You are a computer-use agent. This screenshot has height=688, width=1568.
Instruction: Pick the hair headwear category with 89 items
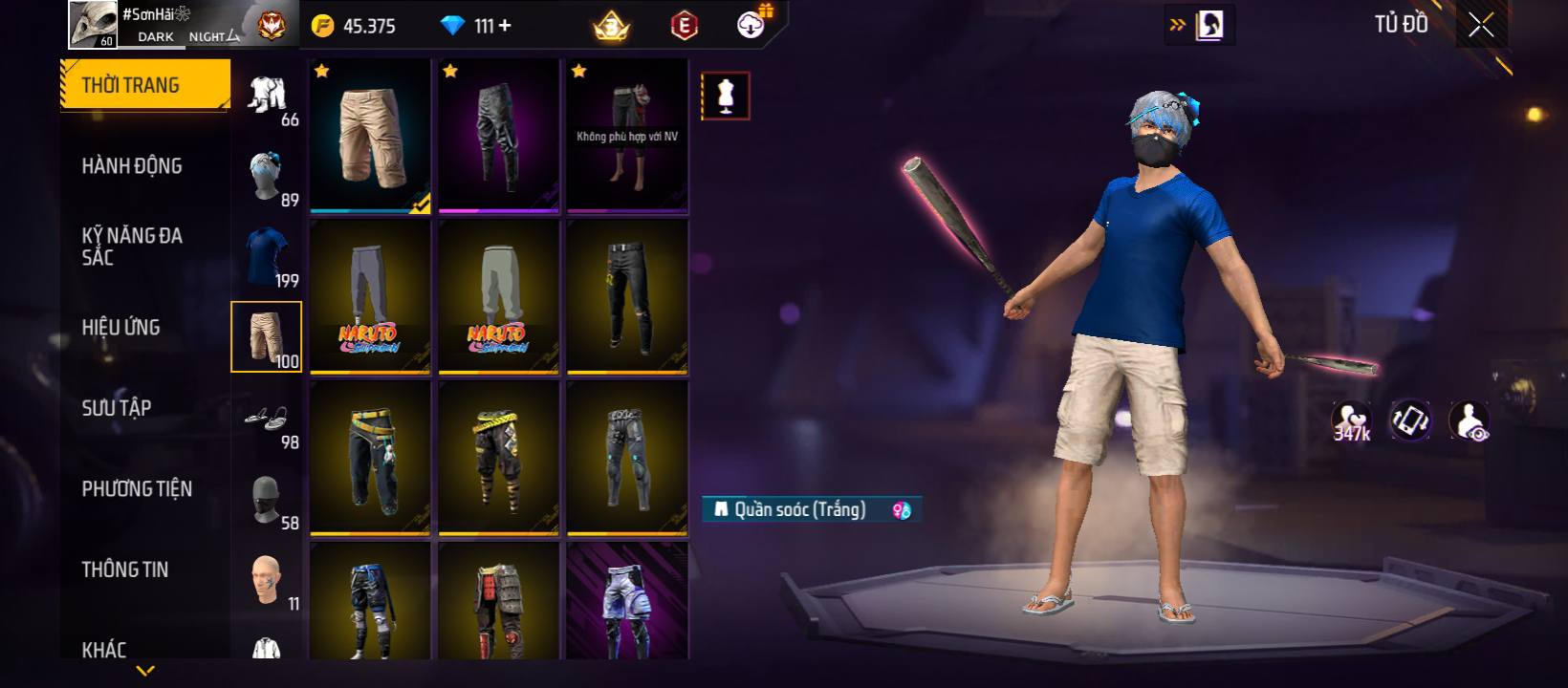coord(267,176)
